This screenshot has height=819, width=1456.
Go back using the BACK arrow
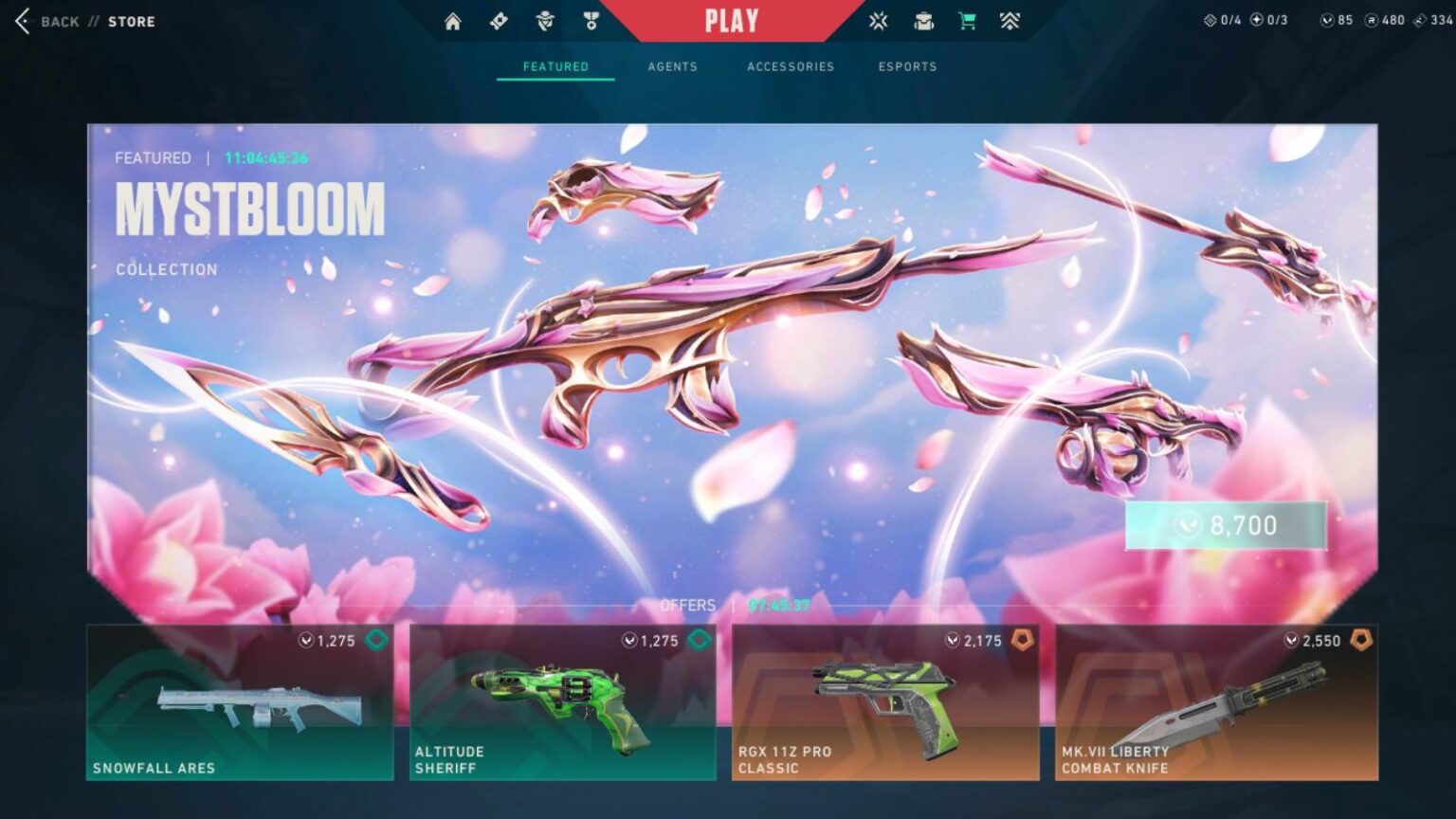(23, 21)
